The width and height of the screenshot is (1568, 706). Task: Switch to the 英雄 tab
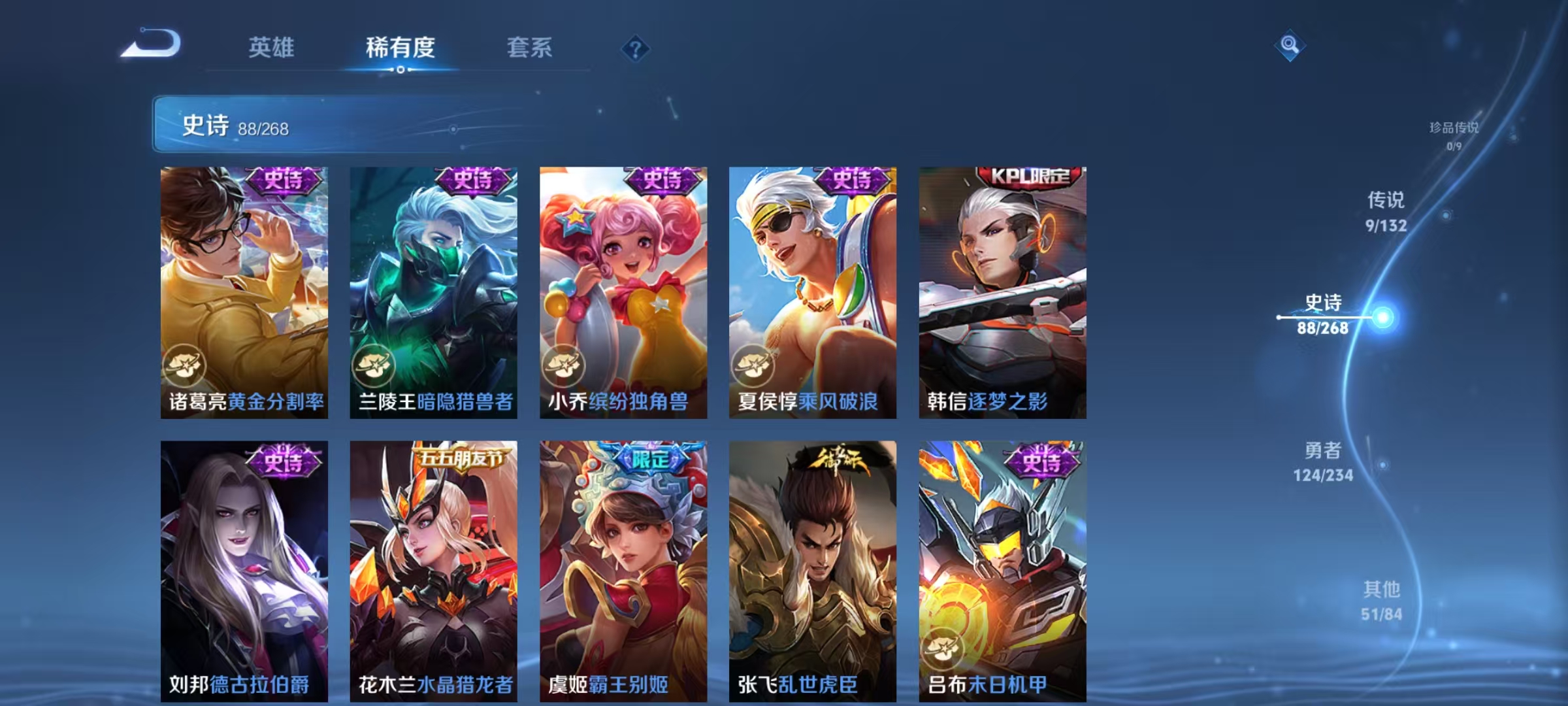coord(272,47)
